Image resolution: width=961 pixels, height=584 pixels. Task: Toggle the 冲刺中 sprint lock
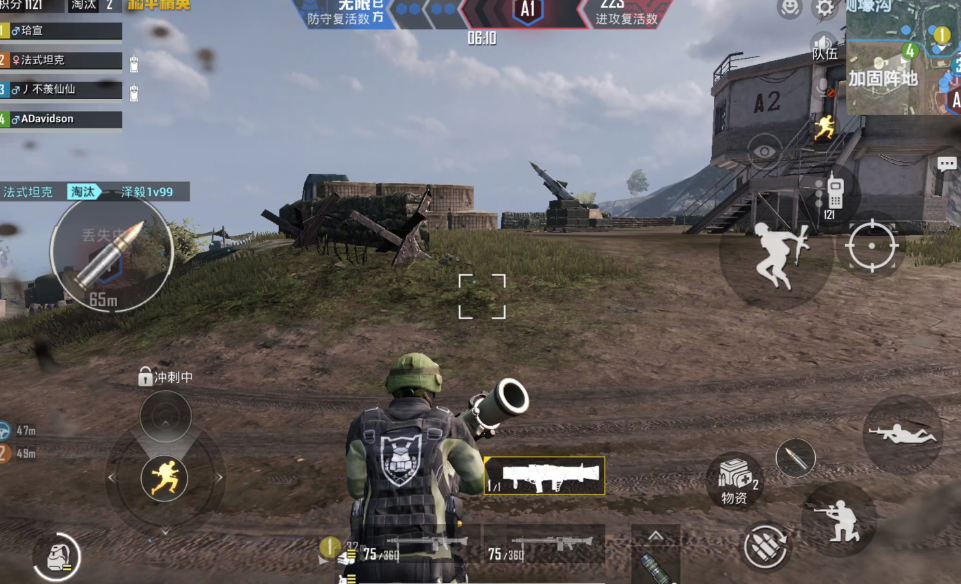click(x=146, y=377)
